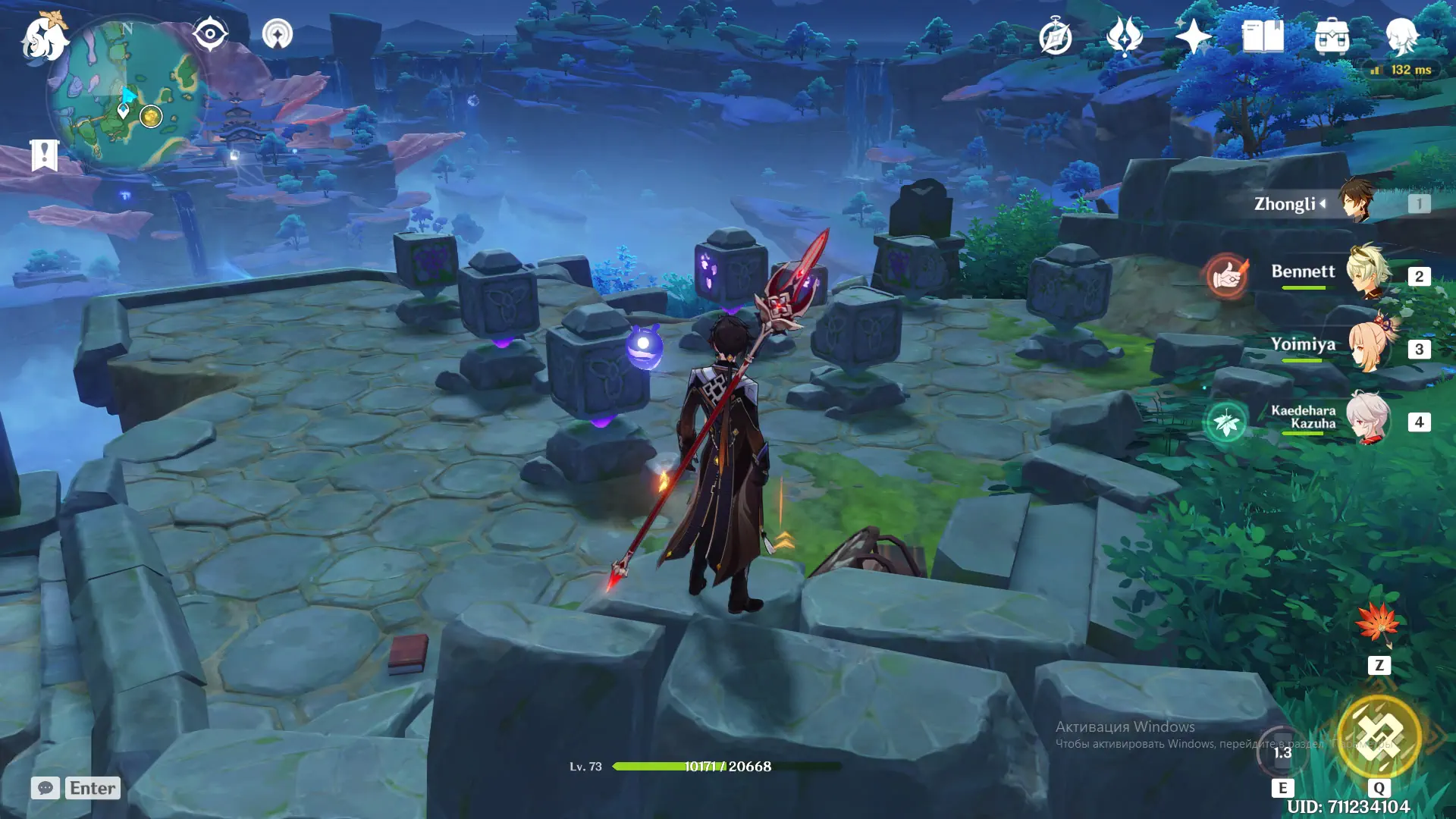The width and height of the screenshot is (1456, 819).
Task: Open the inventory backpack
Action: 1332,36
